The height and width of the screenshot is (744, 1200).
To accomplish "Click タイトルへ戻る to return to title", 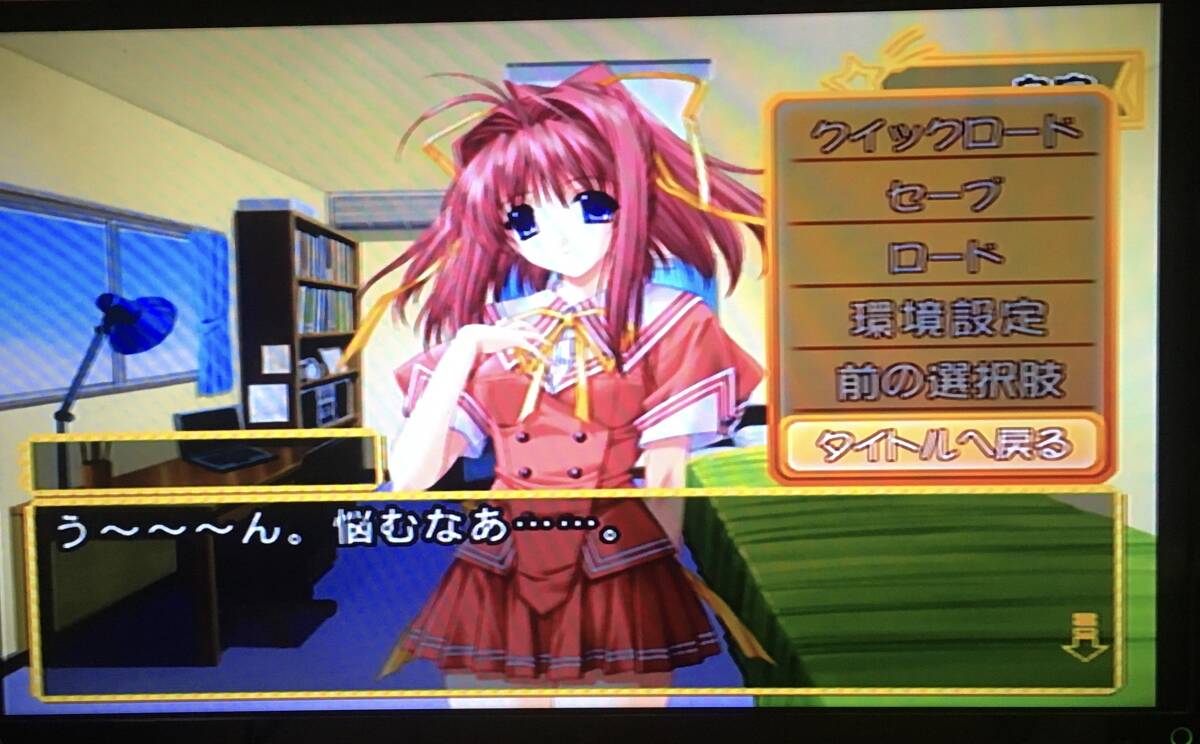I will coord(944,443).
